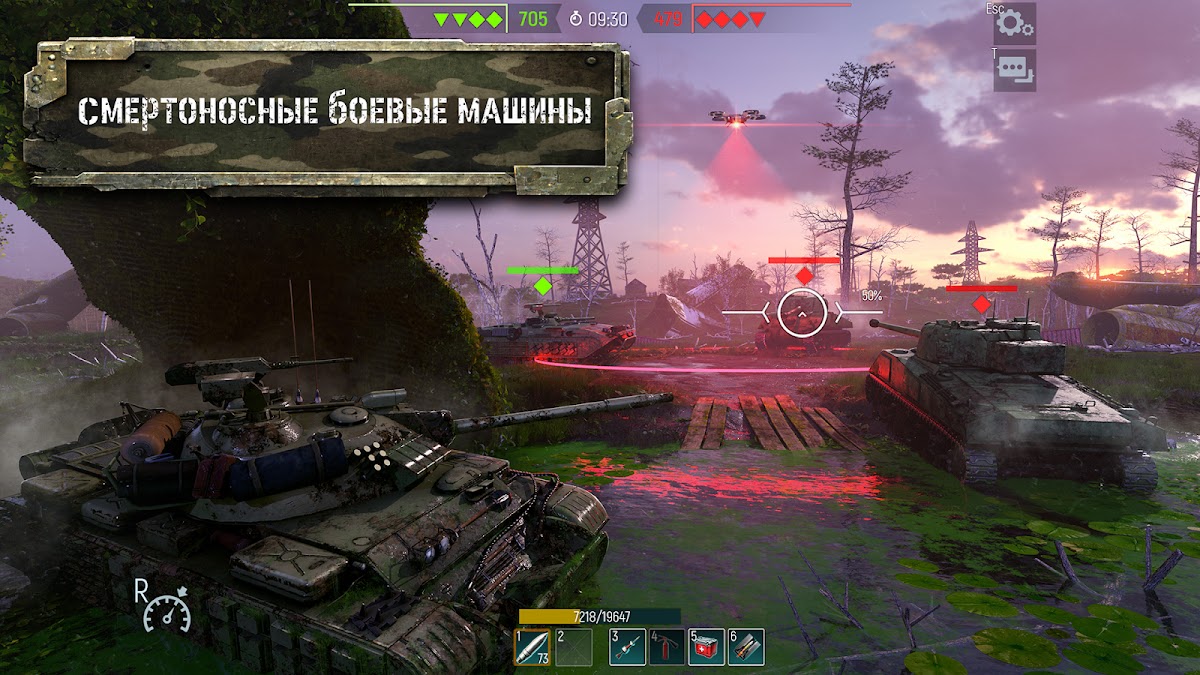Use the red first aid kit
The height and width of the screenshot is (675, 1200).
[706, 647]
